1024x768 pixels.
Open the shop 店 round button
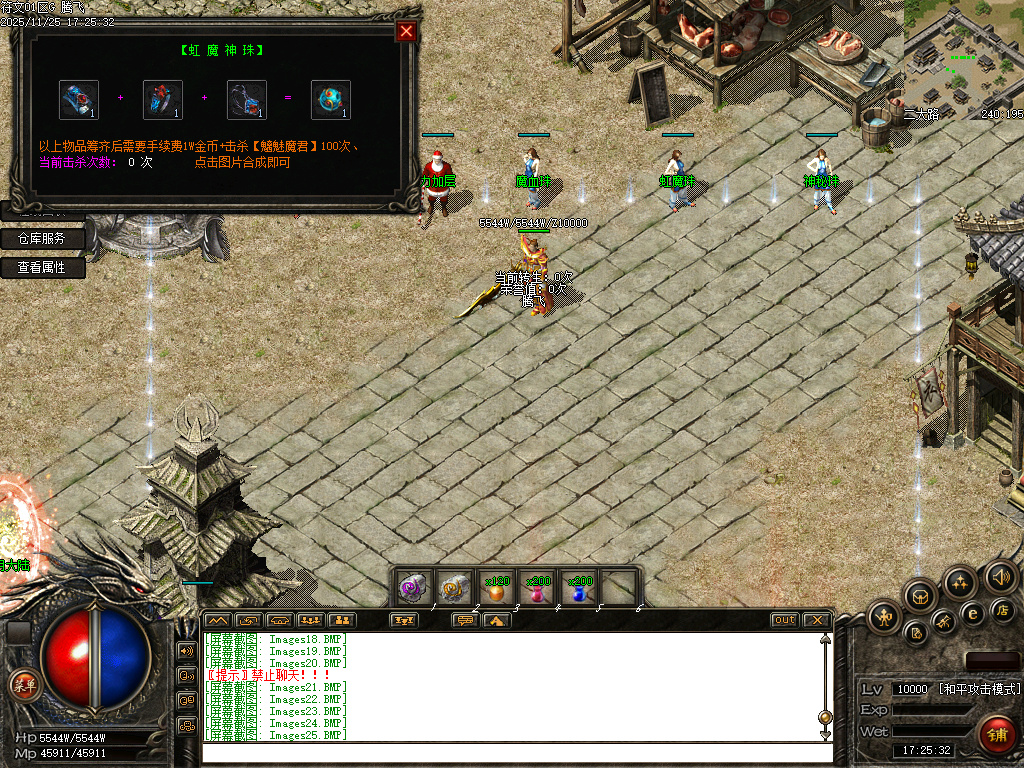1003,609
